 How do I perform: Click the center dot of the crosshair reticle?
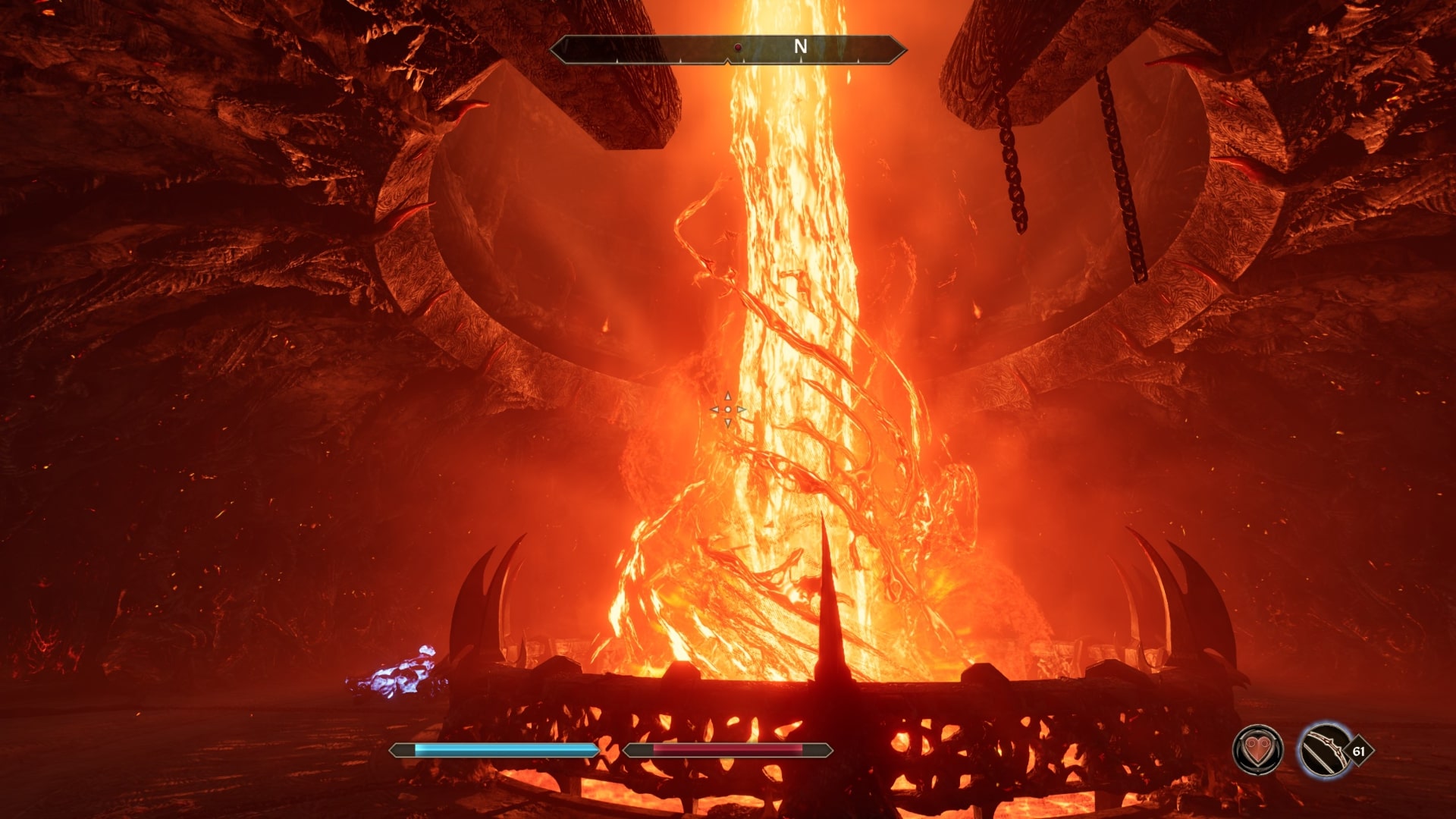[x=728, y=408]
